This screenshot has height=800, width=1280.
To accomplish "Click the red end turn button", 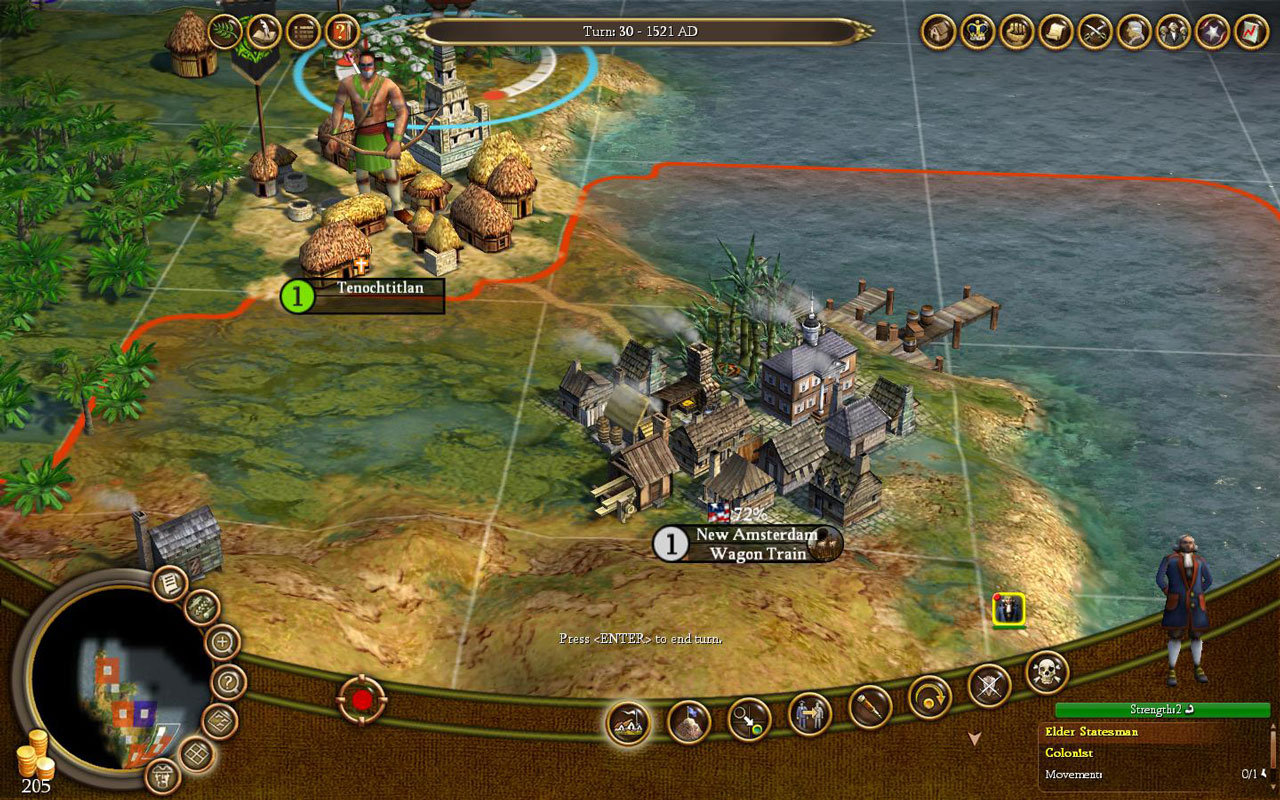I will coord(361,700).
